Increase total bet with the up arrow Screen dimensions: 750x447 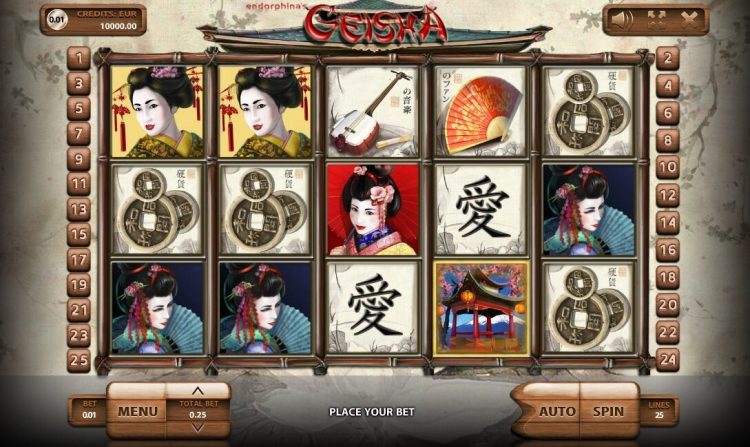coord(198,390)
